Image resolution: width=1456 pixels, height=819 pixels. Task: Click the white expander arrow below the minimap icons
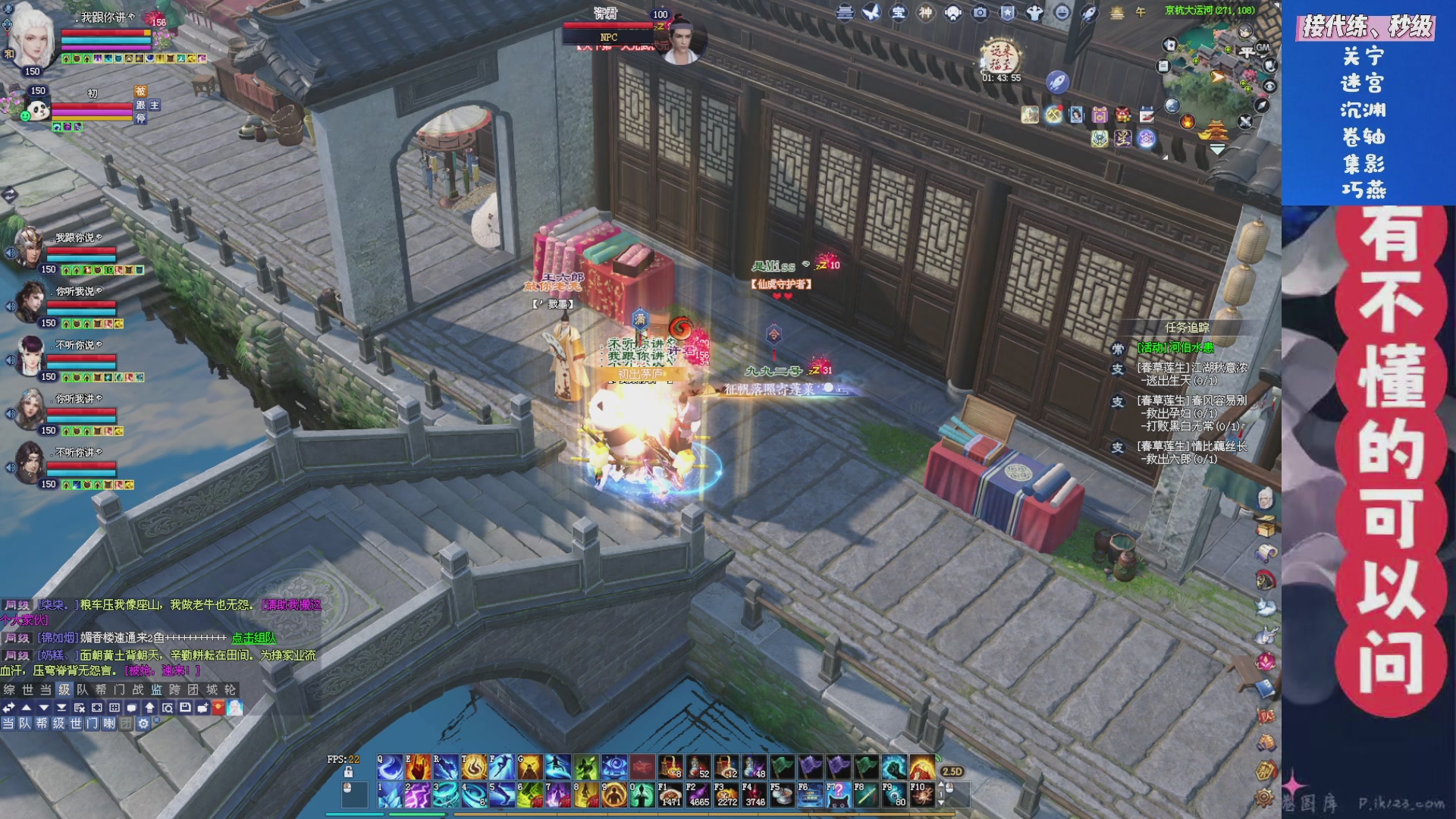point(1218,147)
